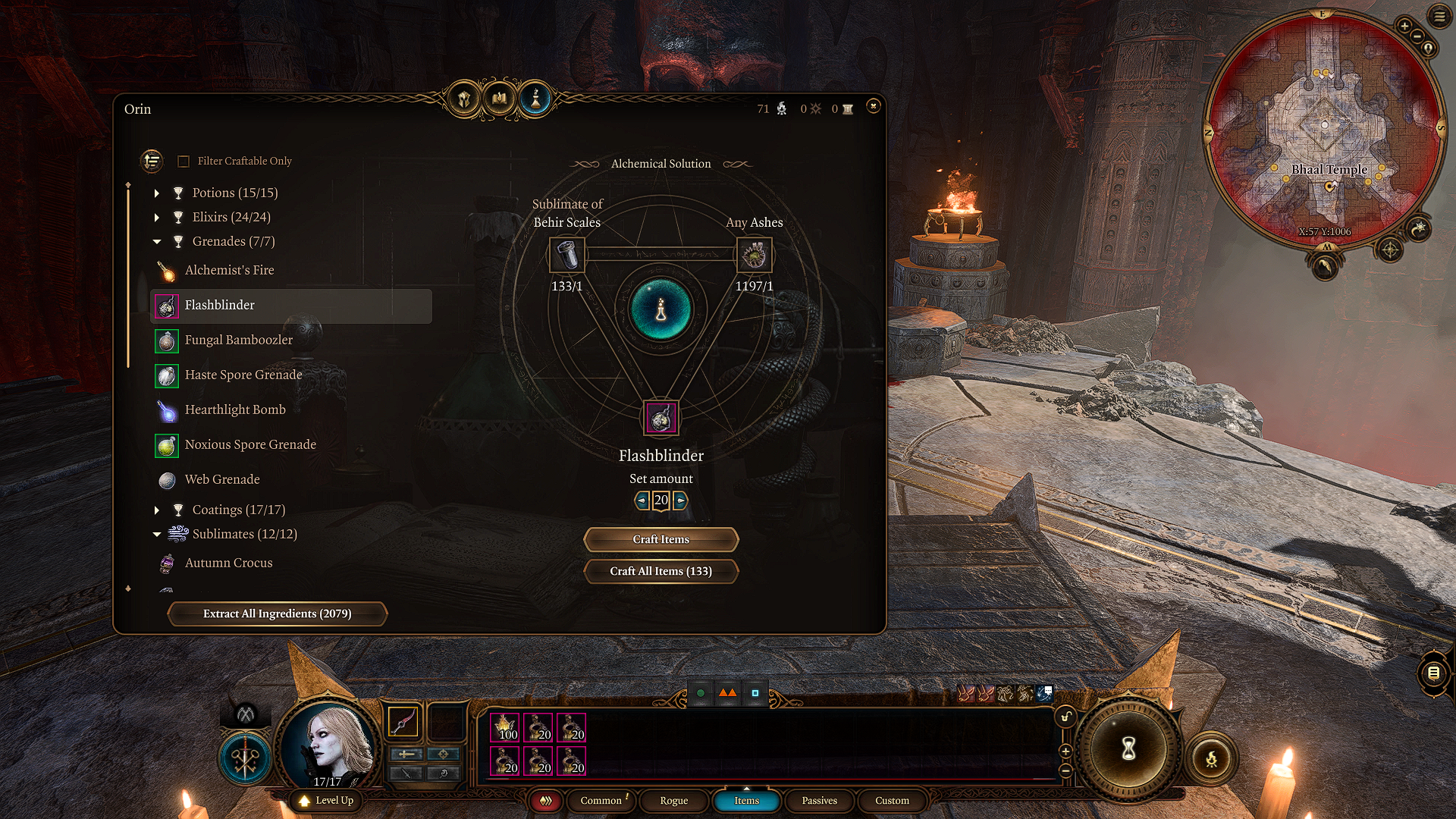Click the Level Up button
Image resolution: width=1456 pixels, height=819 pixels.
327,801
